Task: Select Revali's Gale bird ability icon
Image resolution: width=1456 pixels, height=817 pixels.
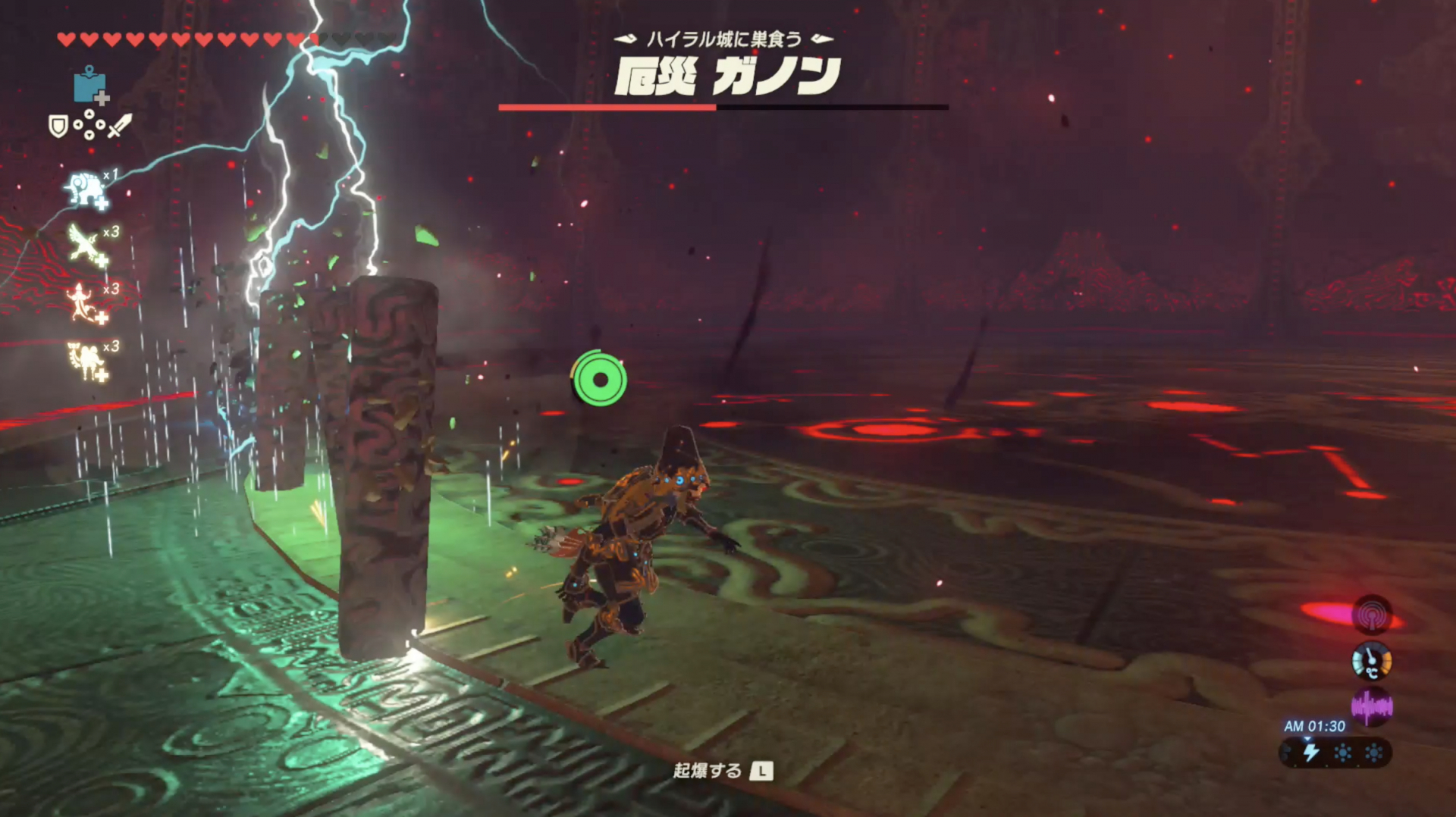Action: tap(81, 242)
